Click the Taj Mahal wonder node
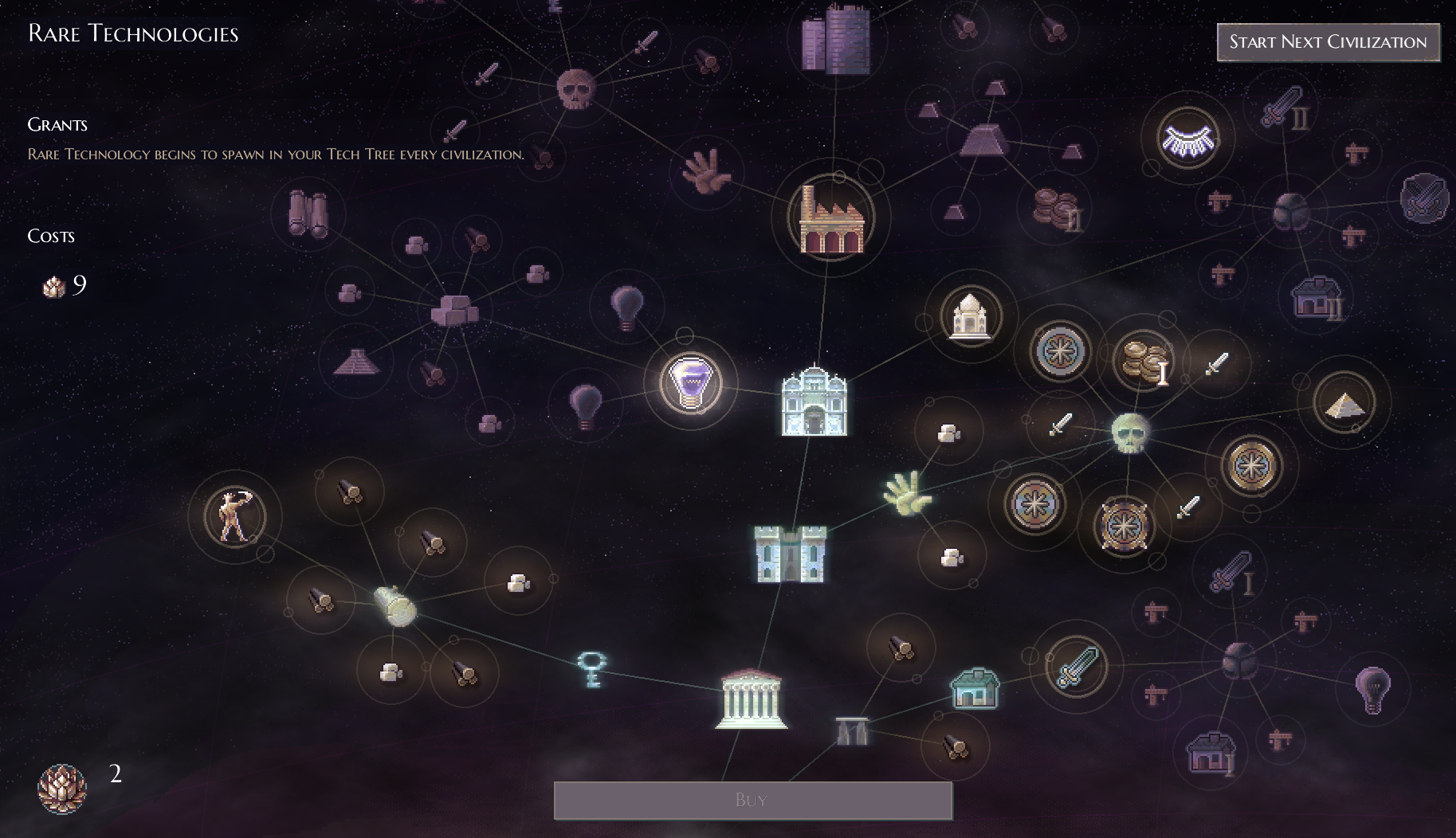The width and height of the screenshot is (1456, 838). [x=969, y=316]
